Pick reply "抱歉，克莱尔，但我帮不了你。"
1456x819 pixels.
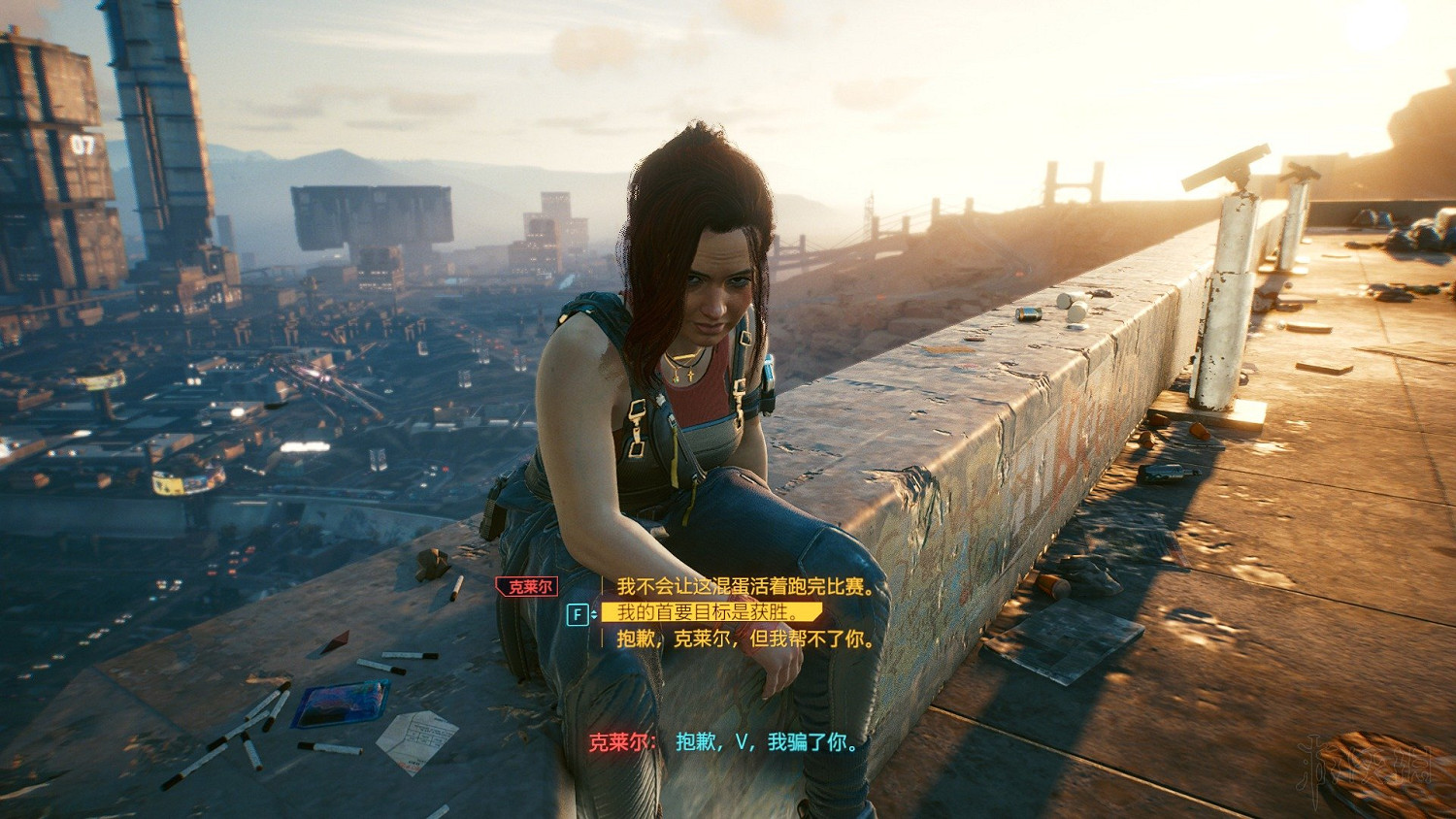745,639
